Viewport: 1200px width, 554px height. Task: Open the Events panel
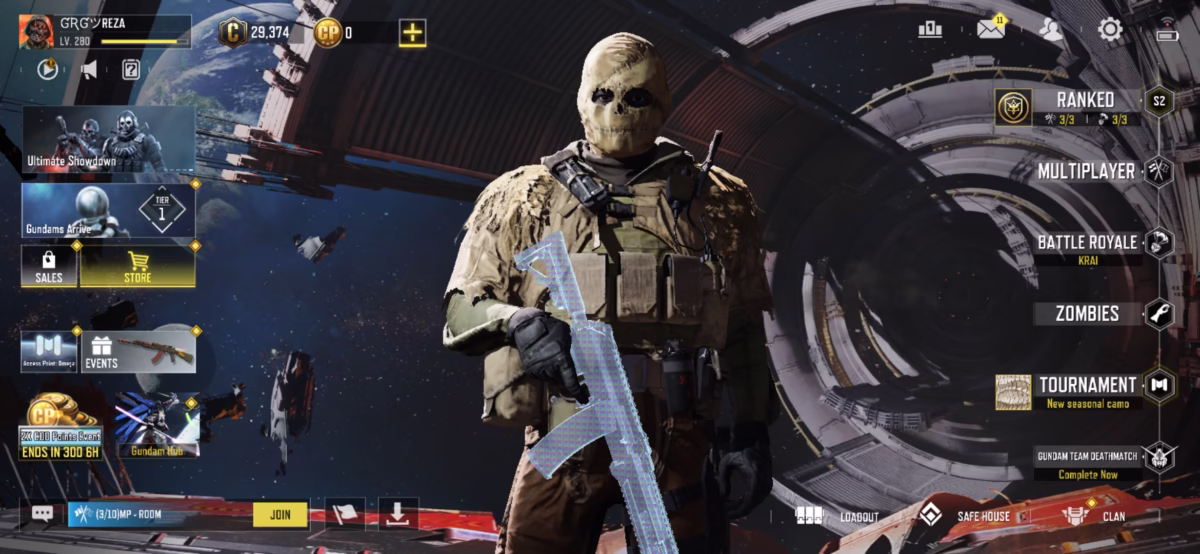[x=138, y=352]
